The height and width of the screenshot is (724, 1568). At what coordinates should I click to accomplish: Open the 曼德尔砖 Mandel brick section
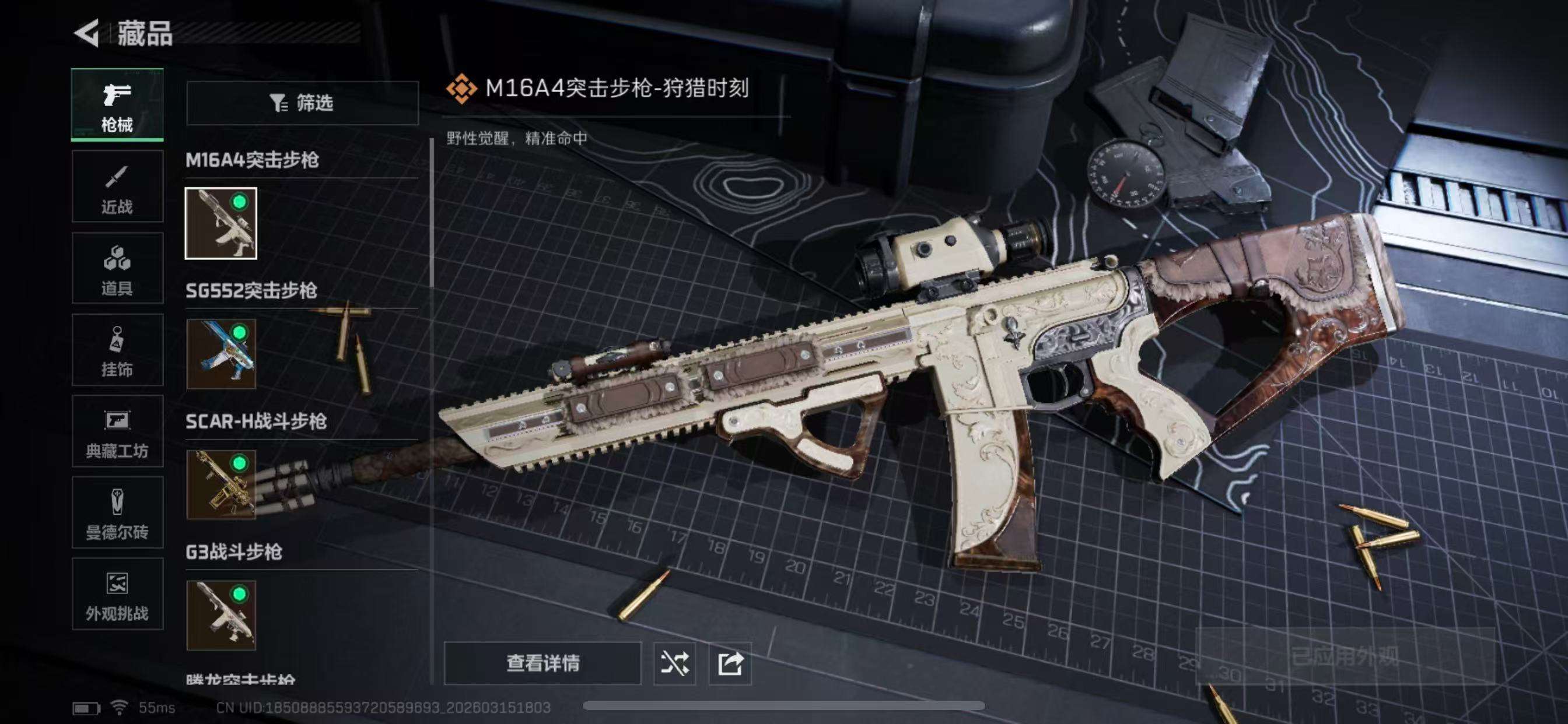click(x=117, y=514)
